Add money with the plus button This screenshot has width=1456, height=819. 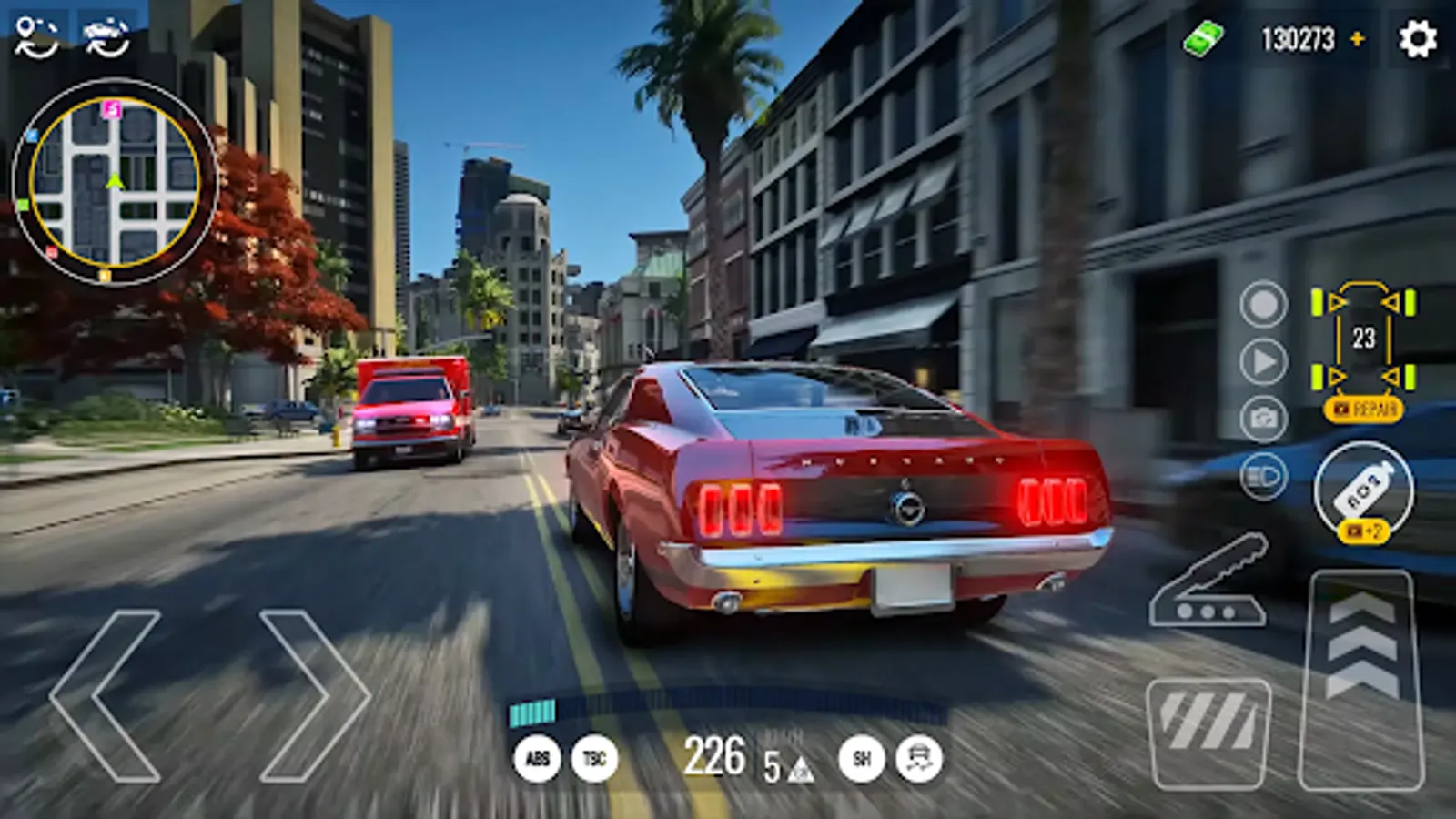pyautogui.click(x=1360, y=38)
